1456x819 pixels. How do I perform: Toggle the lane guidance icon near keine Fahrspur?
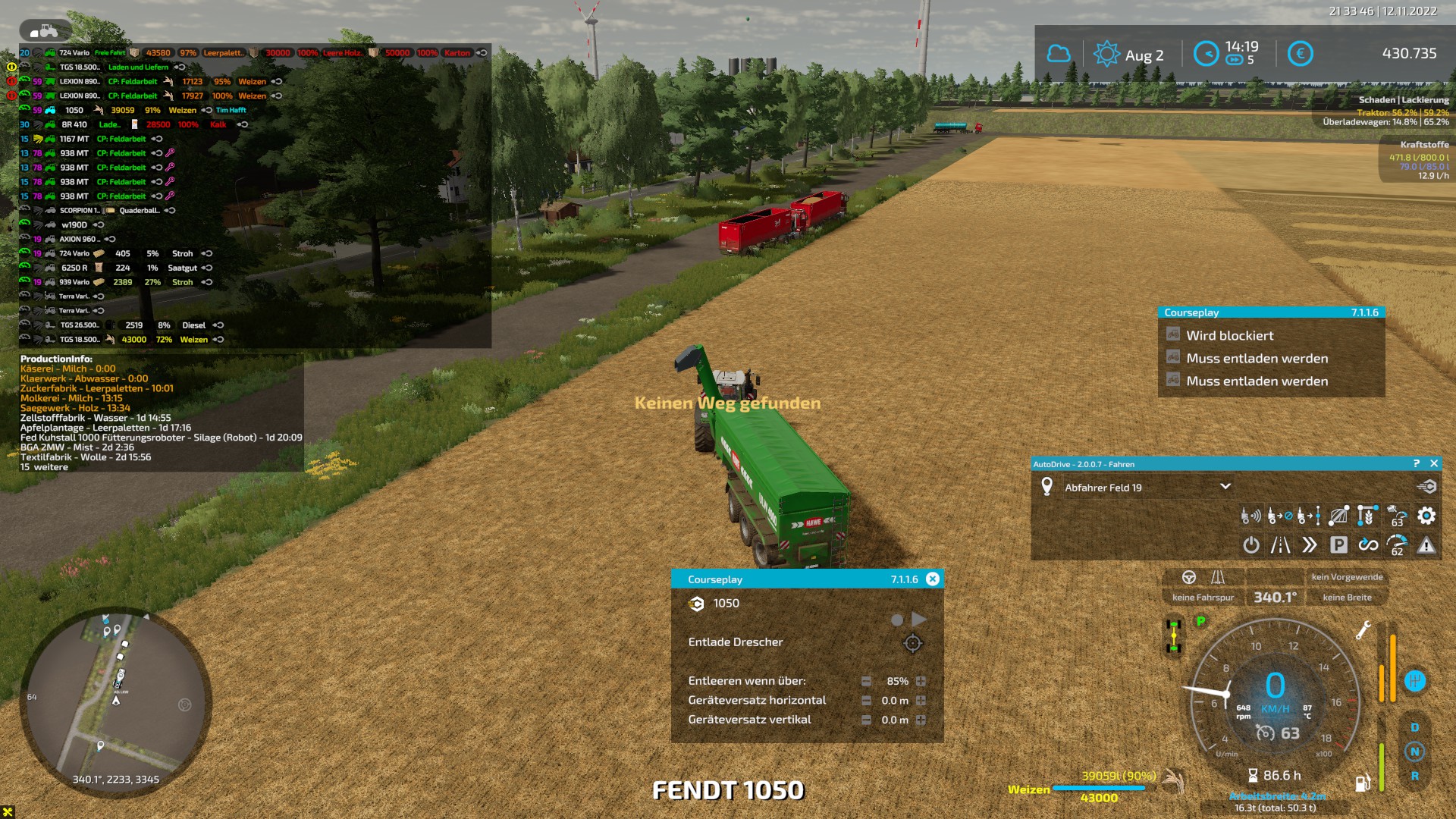point(1218,577)
